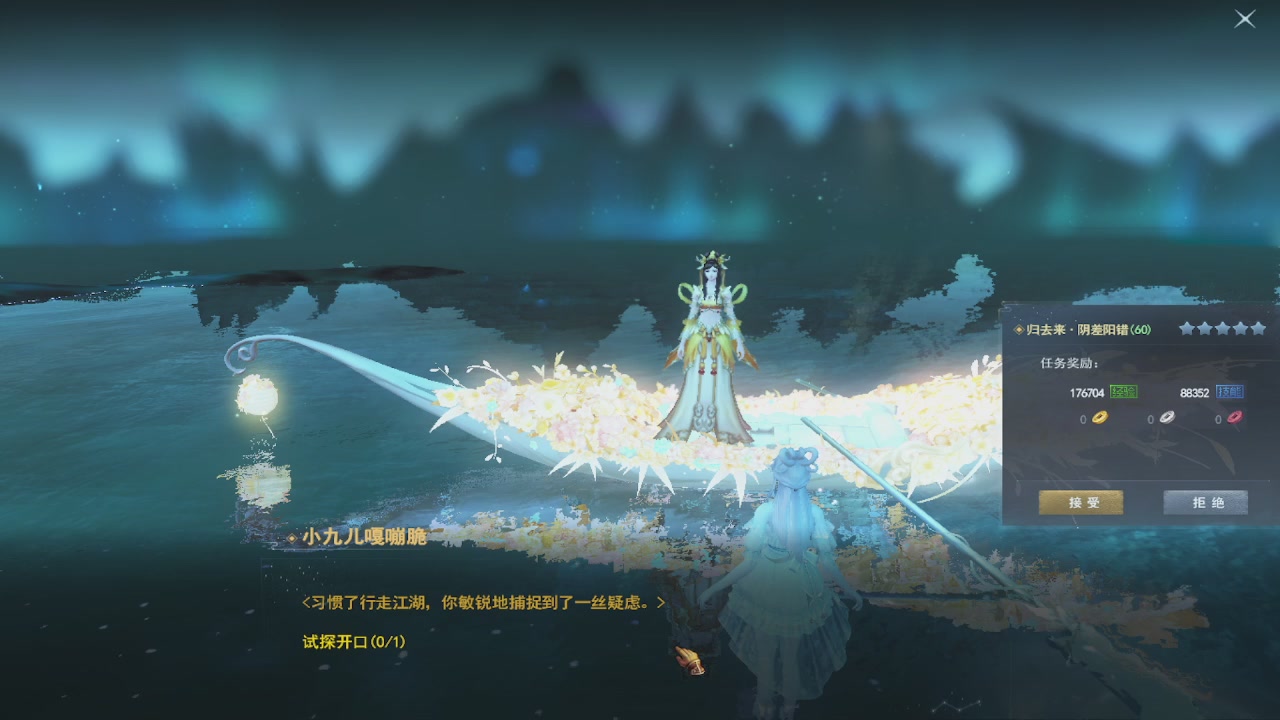Click the diamond icon beside the quest title
Viewport: 1280px width, 720px height.
pos(1019,329)
